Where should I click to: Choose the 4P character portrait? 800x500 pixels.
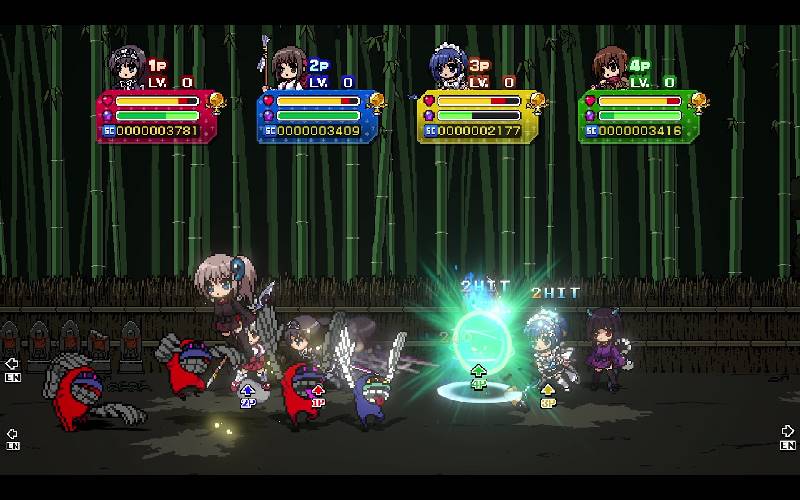(609, 67)
